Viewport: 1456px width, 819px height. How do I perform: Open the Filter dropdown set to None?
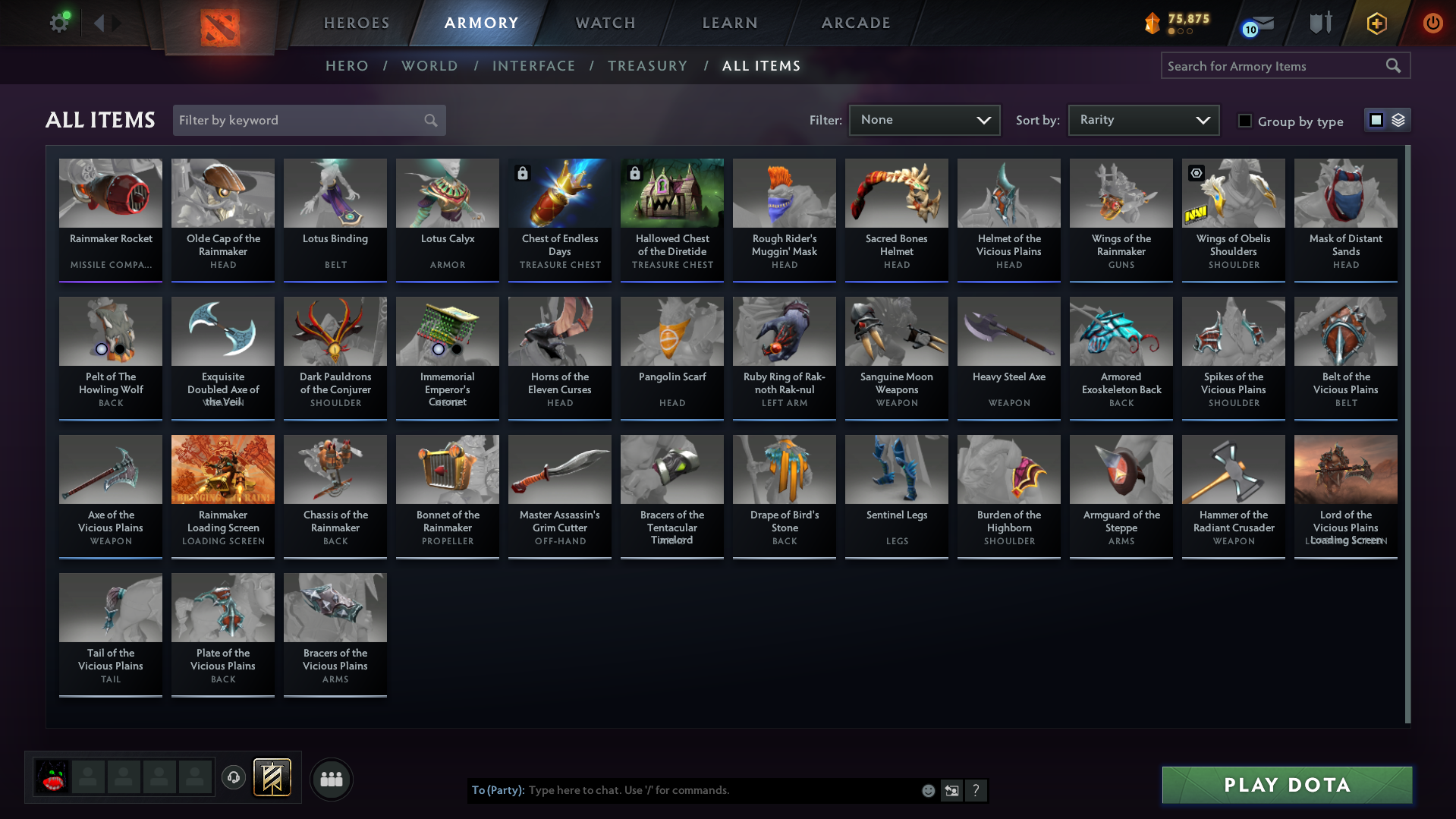(x=924, y=120)
